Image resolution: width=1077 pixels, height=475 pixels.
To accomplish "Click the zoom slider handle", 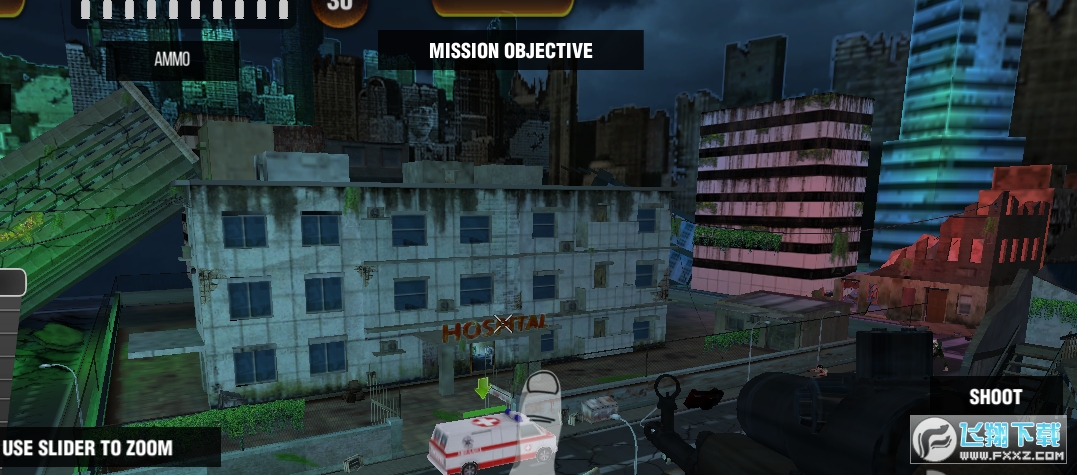I will [x=11, y=283].
